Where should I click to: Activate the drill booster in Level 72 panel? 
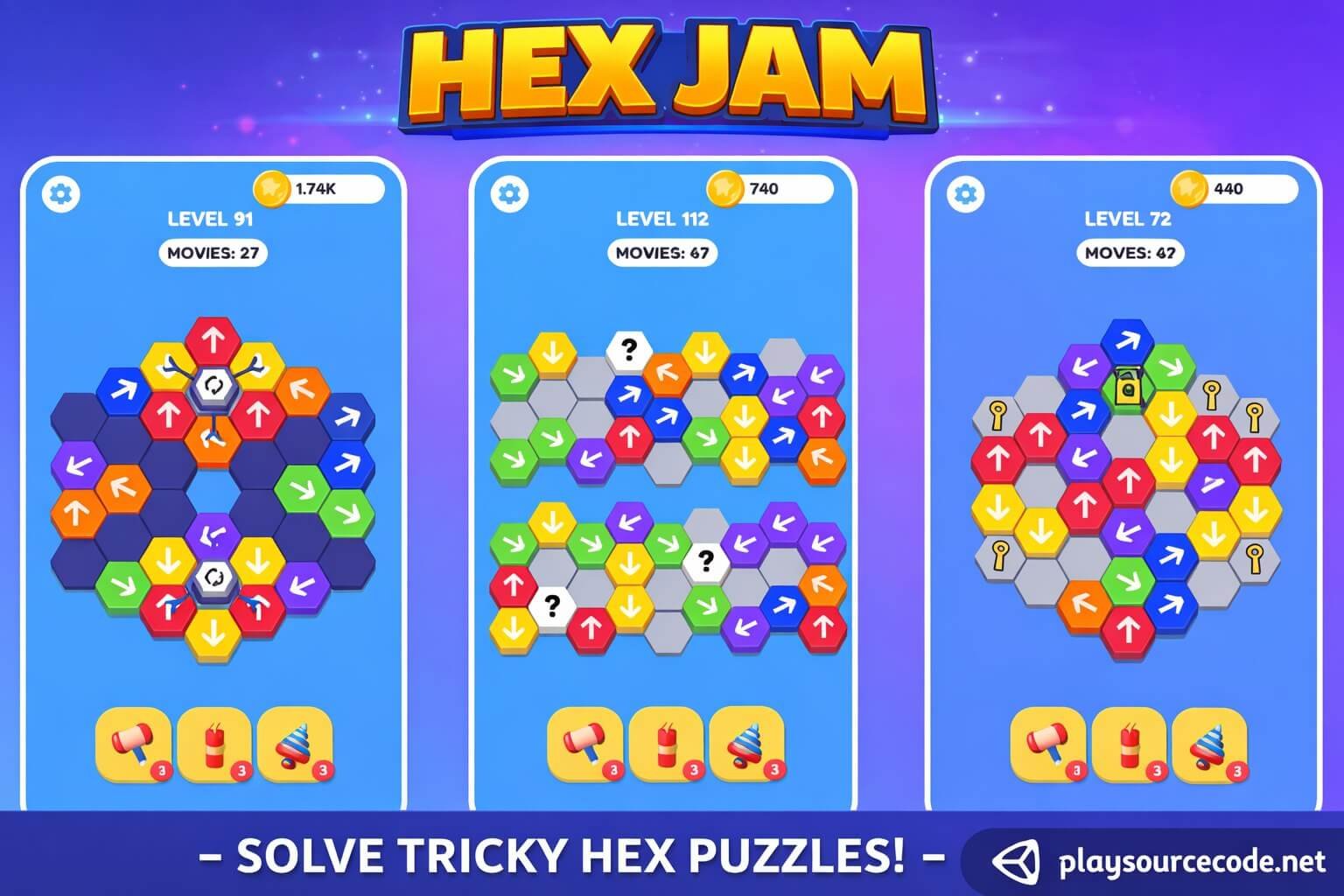coord(1208,746)
